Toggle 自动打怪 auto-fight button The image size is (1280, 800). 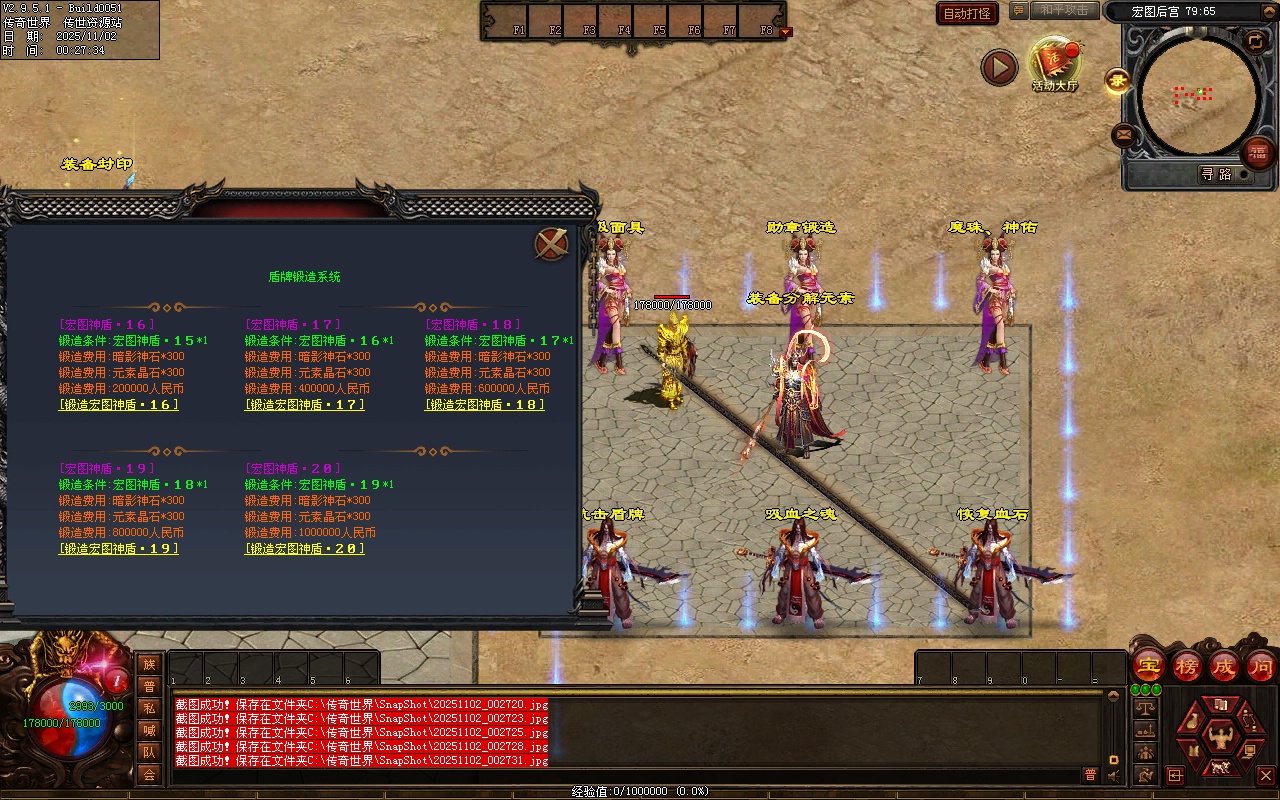967,13
